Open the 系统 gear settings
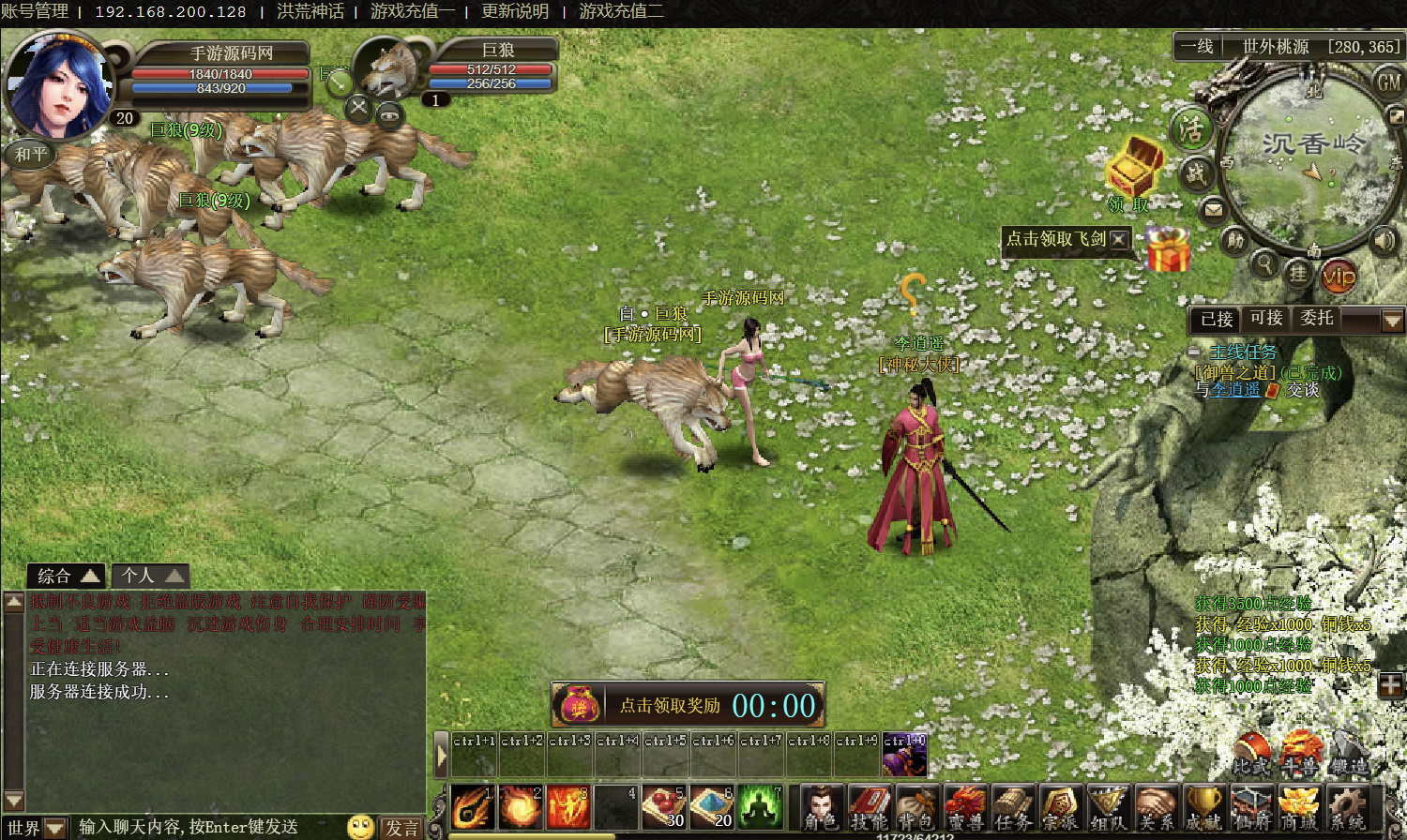The width and height of the screenshot is (1407, 840). click(x=1347, y=806)
